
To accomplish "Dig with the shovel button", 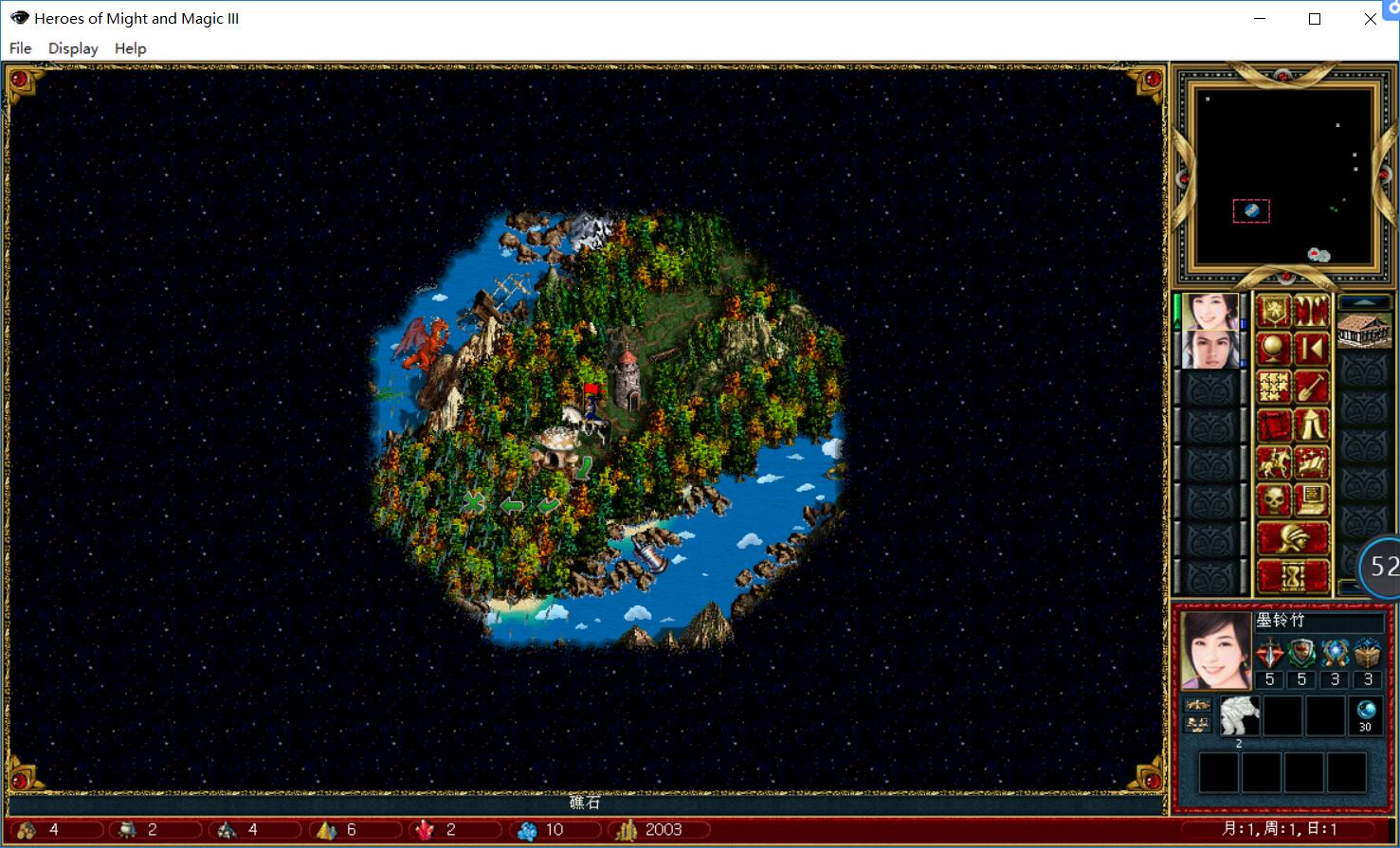I will (x=1312, y=387).
